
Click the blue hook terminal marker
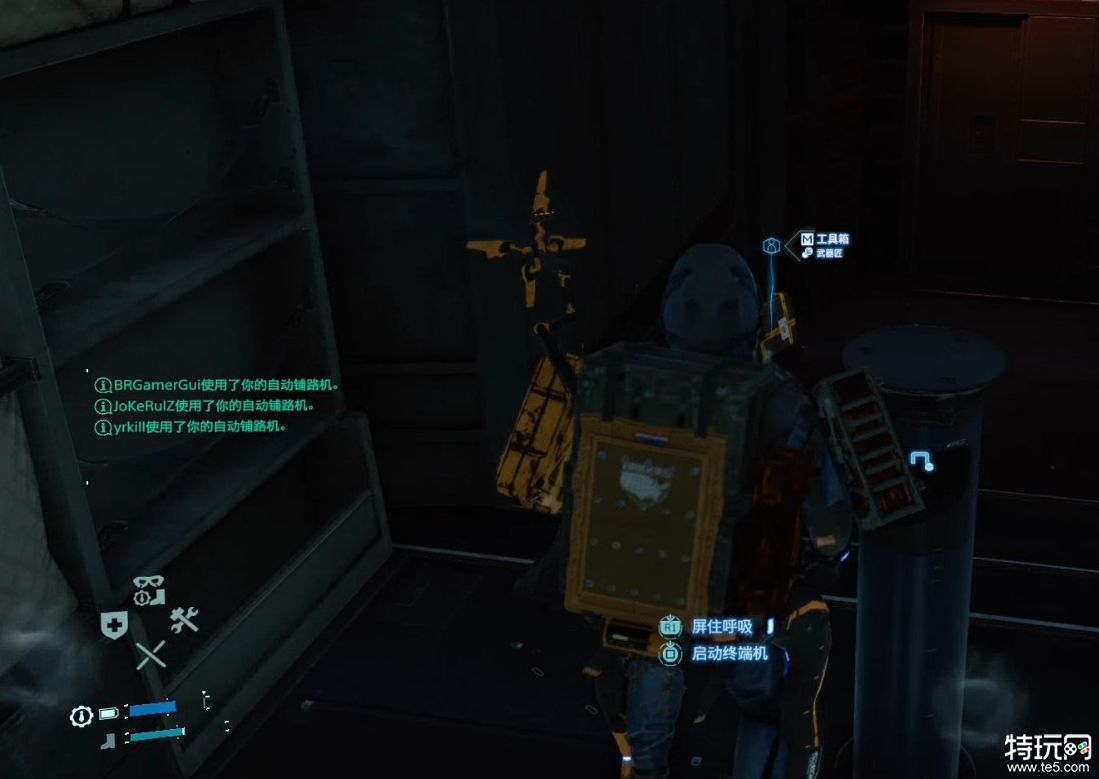(x=921, y=460)
